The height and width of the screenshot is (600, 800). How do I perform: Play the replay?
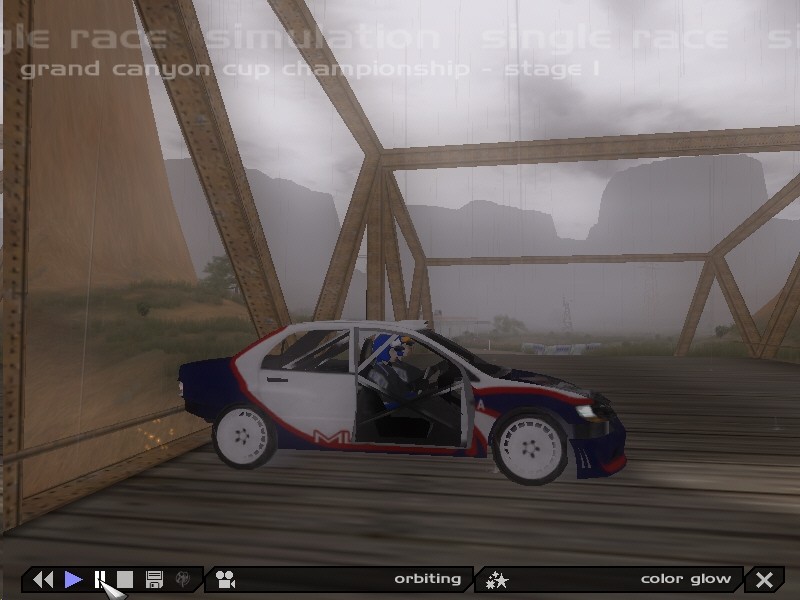(x=73, y=579)
